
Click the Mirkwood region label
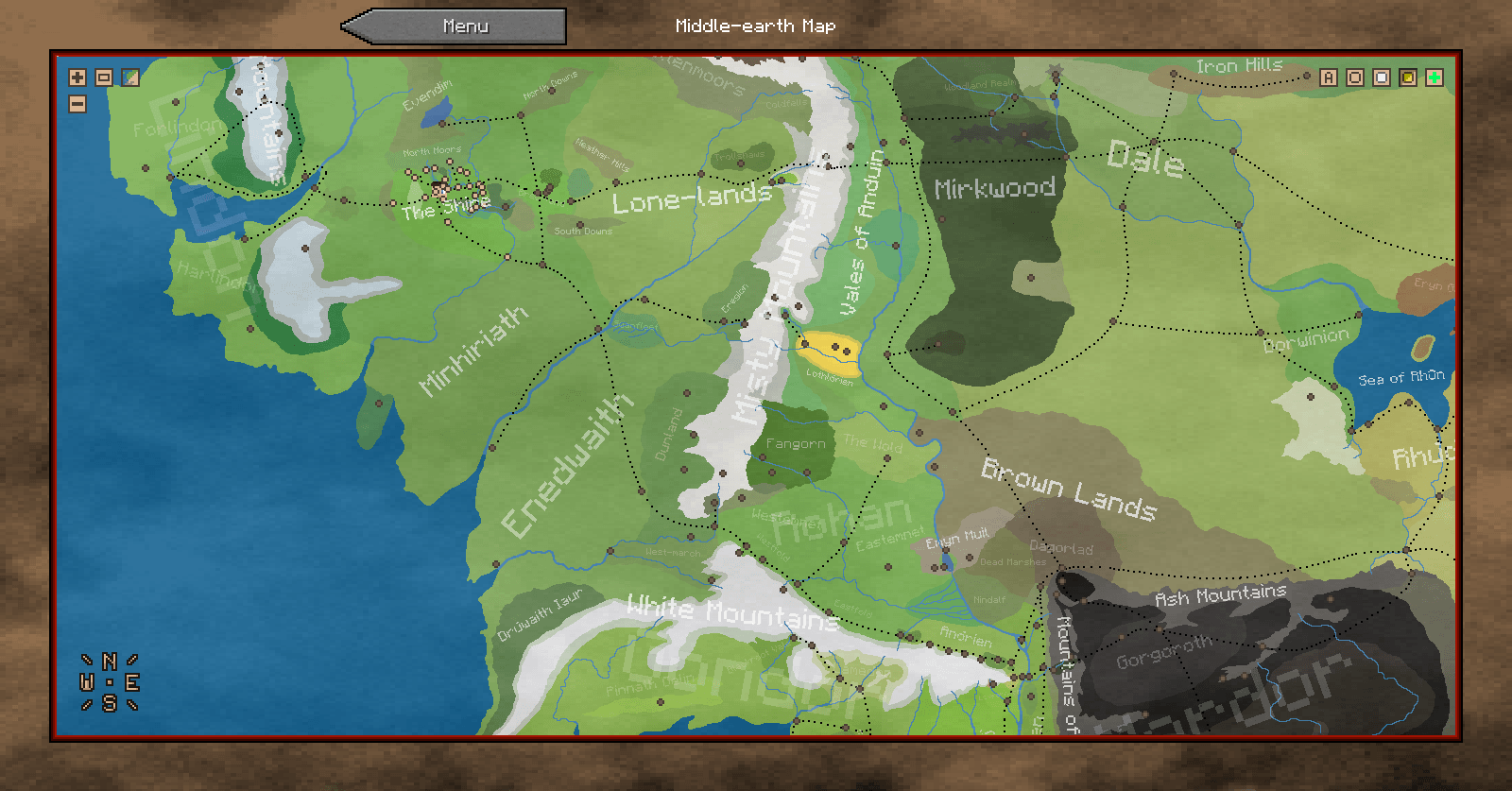[x=998, y=188]
